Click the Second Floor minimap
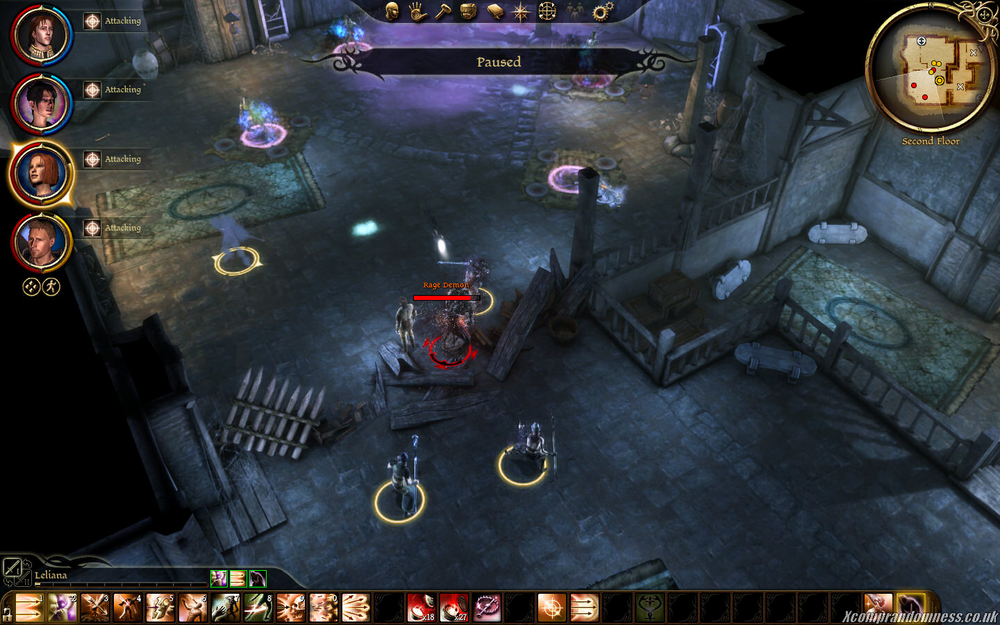The width and height of the screenshot is (1000, 625). [930, 68]
